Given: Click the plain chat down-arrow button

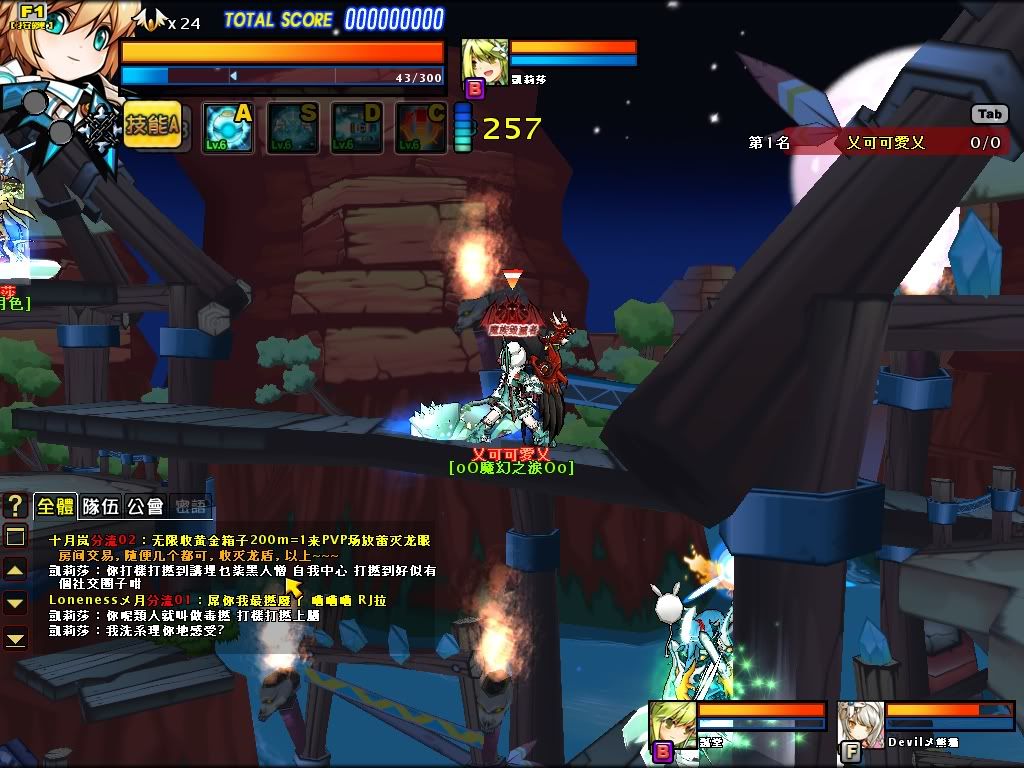Looking at the screenshot, I should coord(15,603).
